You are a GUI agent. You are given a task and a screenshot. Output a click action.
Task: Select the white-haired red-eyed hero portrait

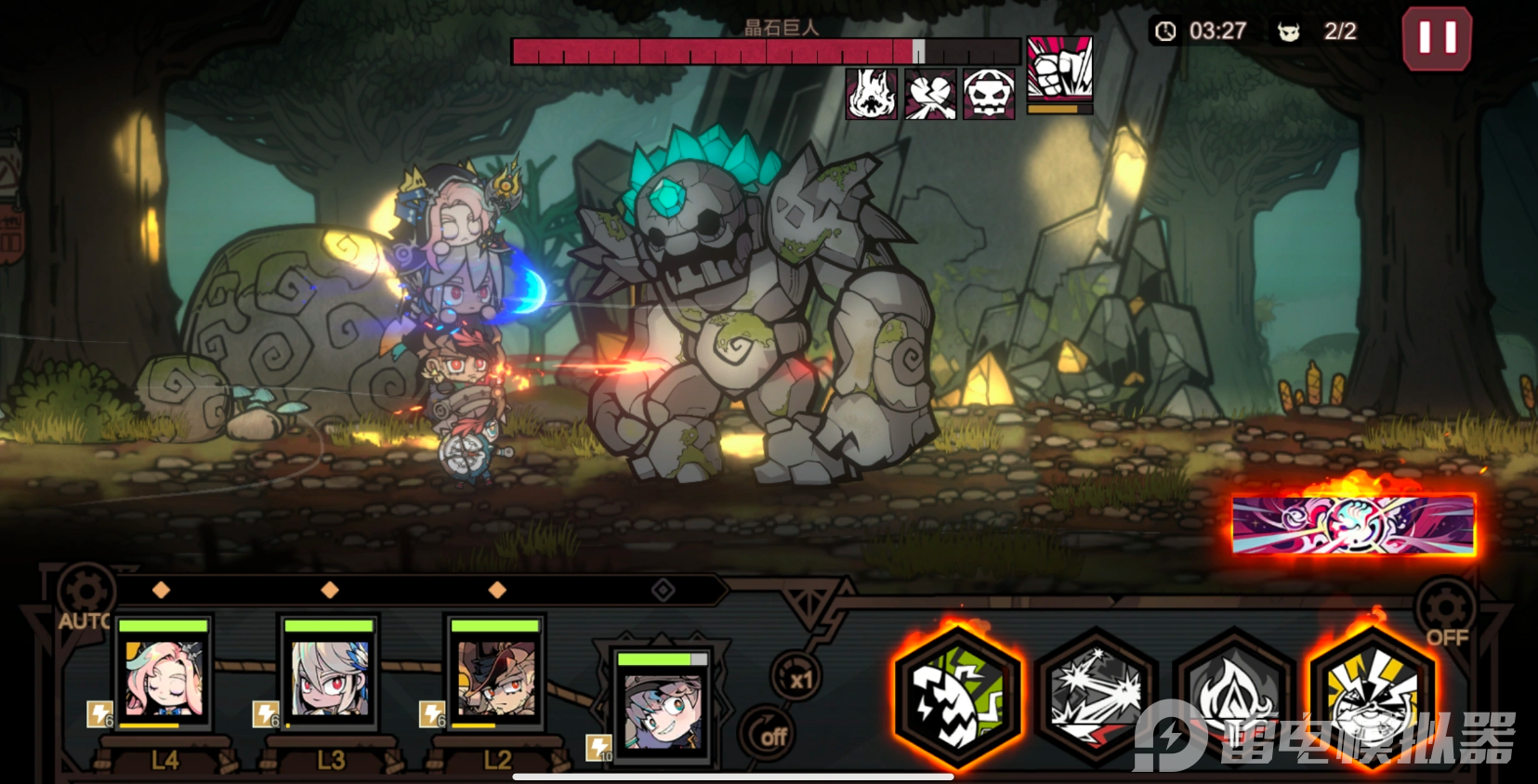(x=329, y=675)
